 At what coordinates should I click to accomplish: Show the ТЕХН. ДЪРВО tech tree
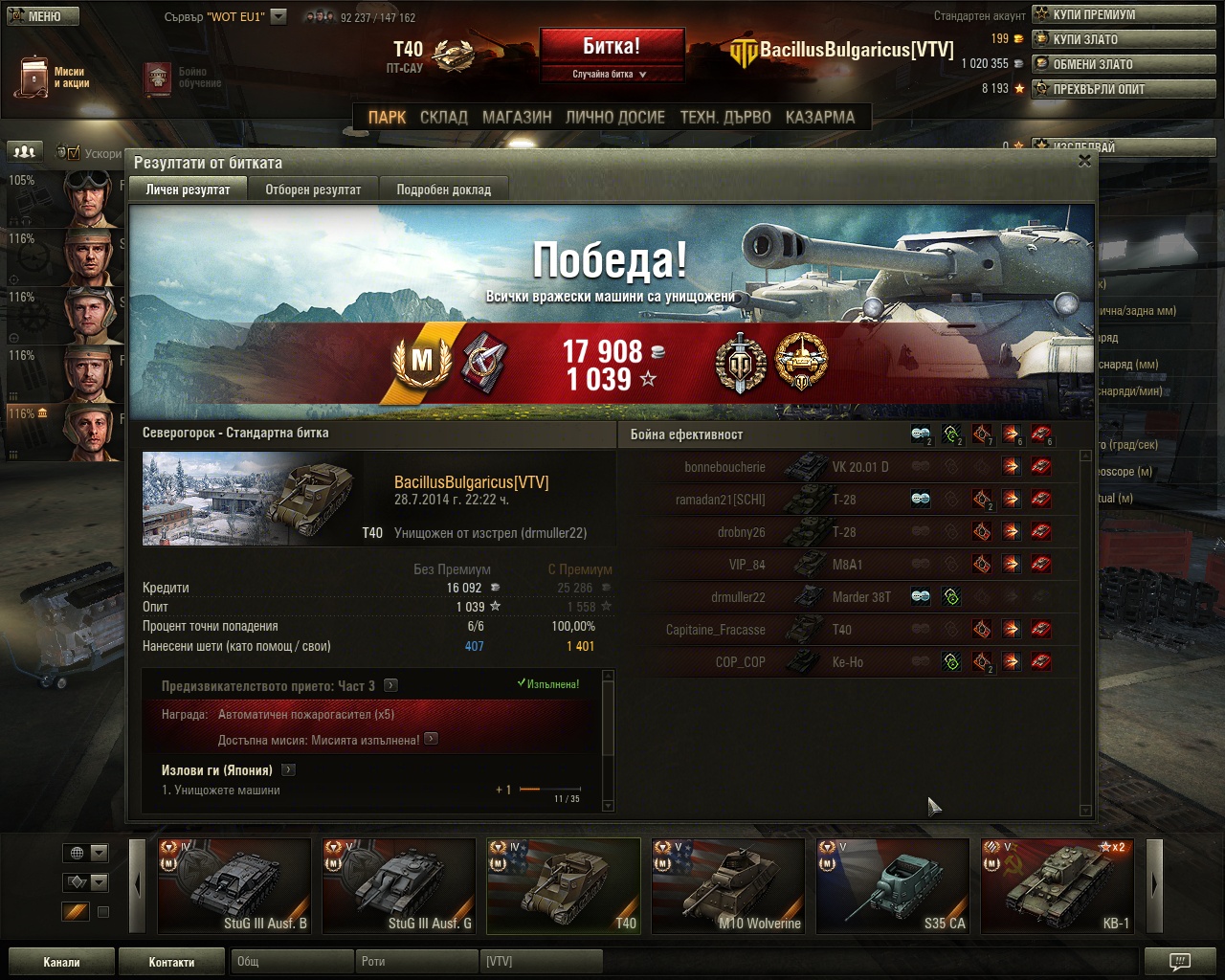point(725,117)
